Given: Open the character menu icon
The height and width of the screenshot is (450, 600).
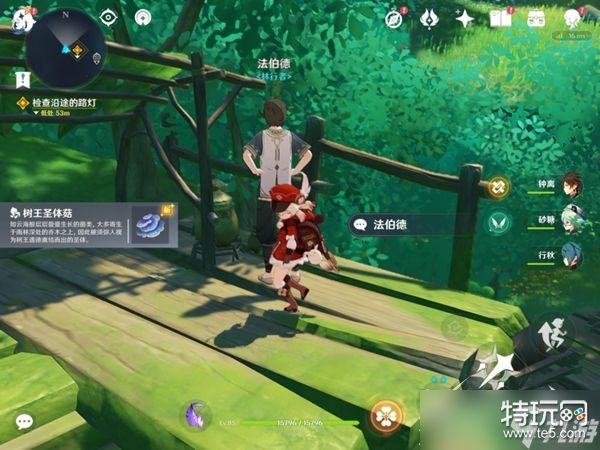Looking at the screenshot, I should 572,18.
